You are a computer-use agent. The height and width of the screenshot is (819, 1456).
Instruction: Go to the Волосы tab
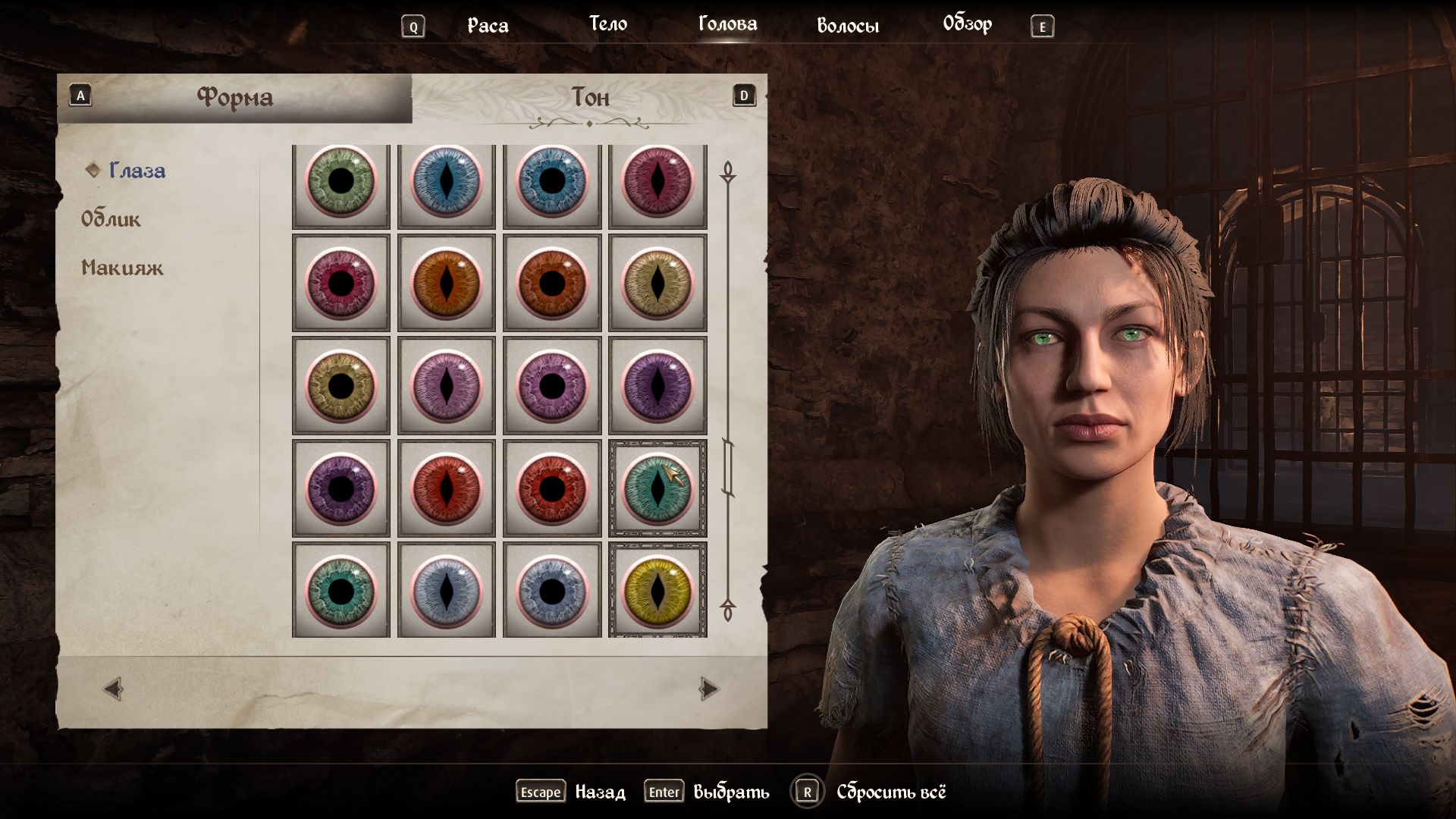pos(848,26)
